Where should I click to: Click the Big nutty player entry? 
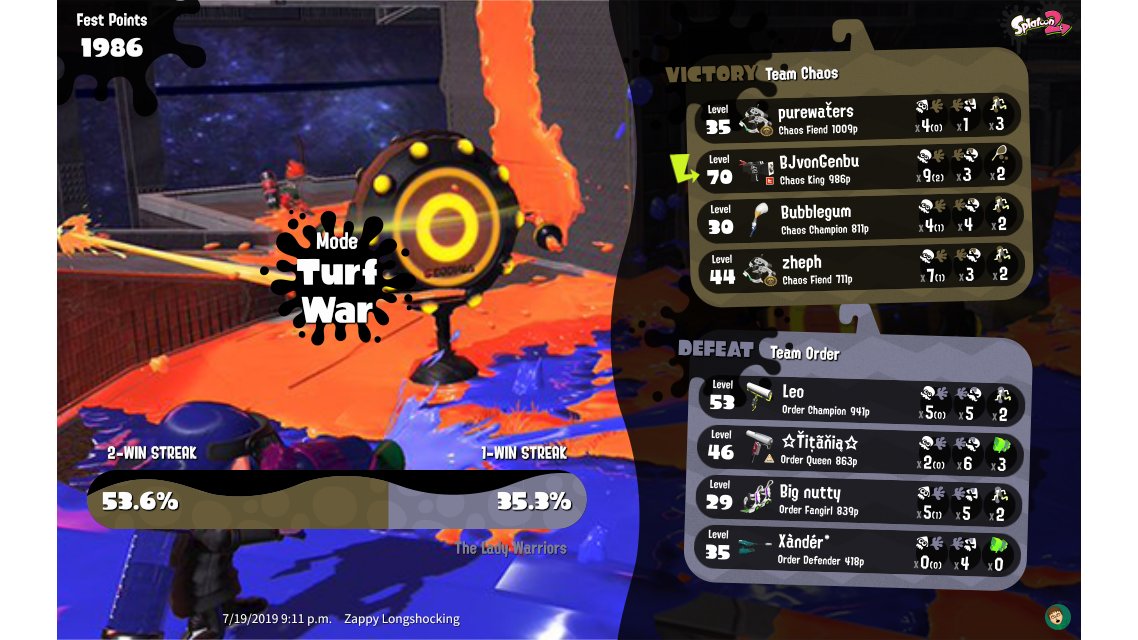pyautogui.click(x=860, y=499)
